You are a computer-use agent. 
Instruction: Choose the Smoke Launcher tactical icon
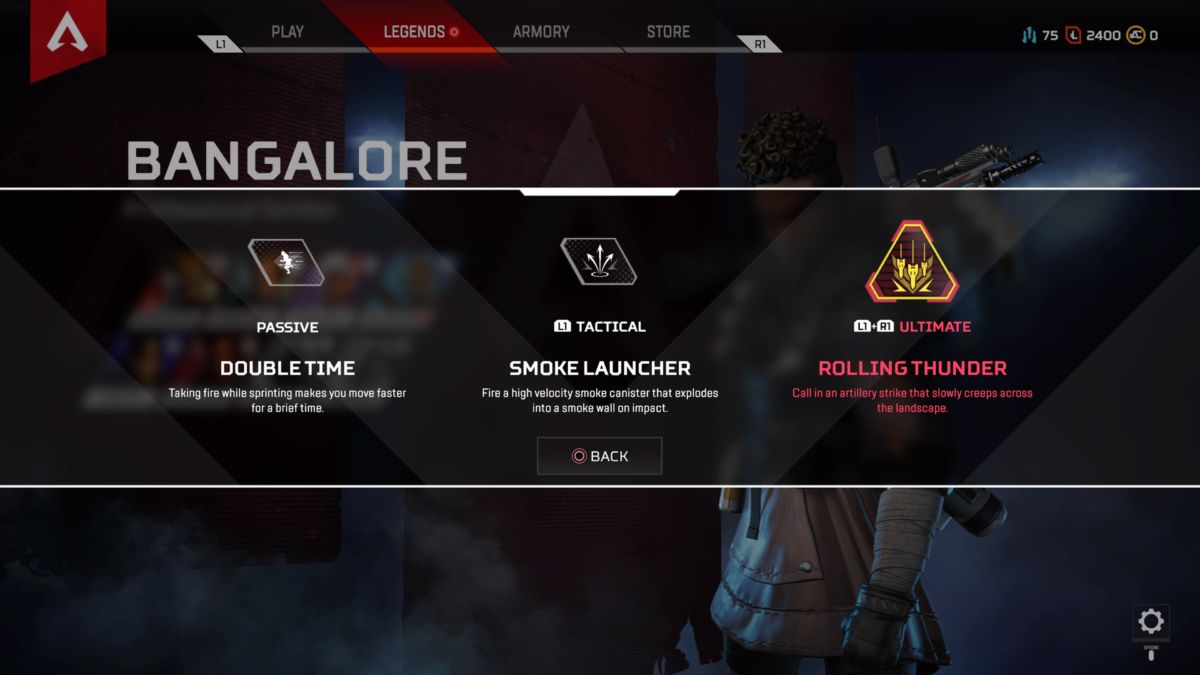(598, 263)
